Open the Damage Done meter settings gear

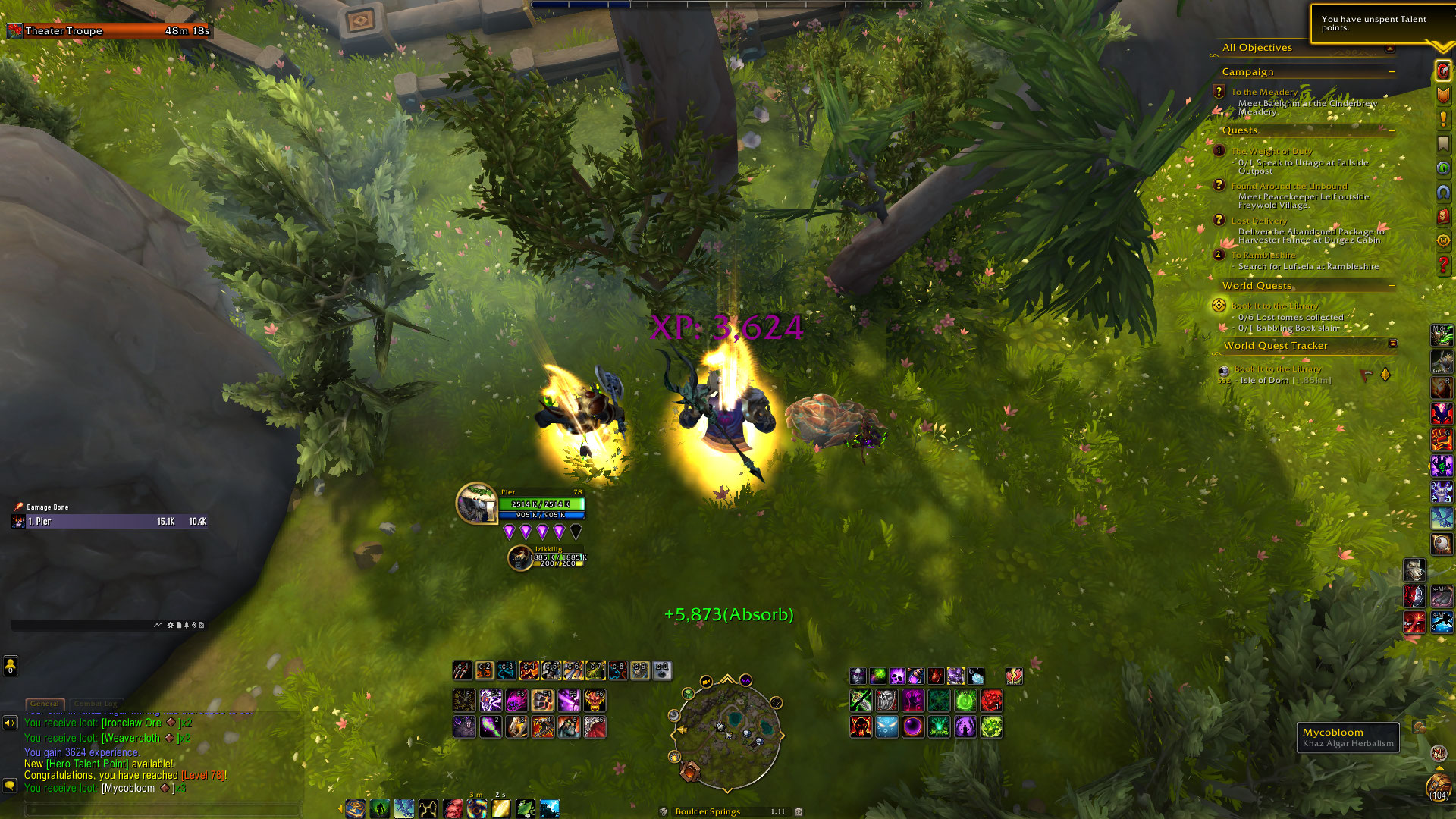coord(171,626)
